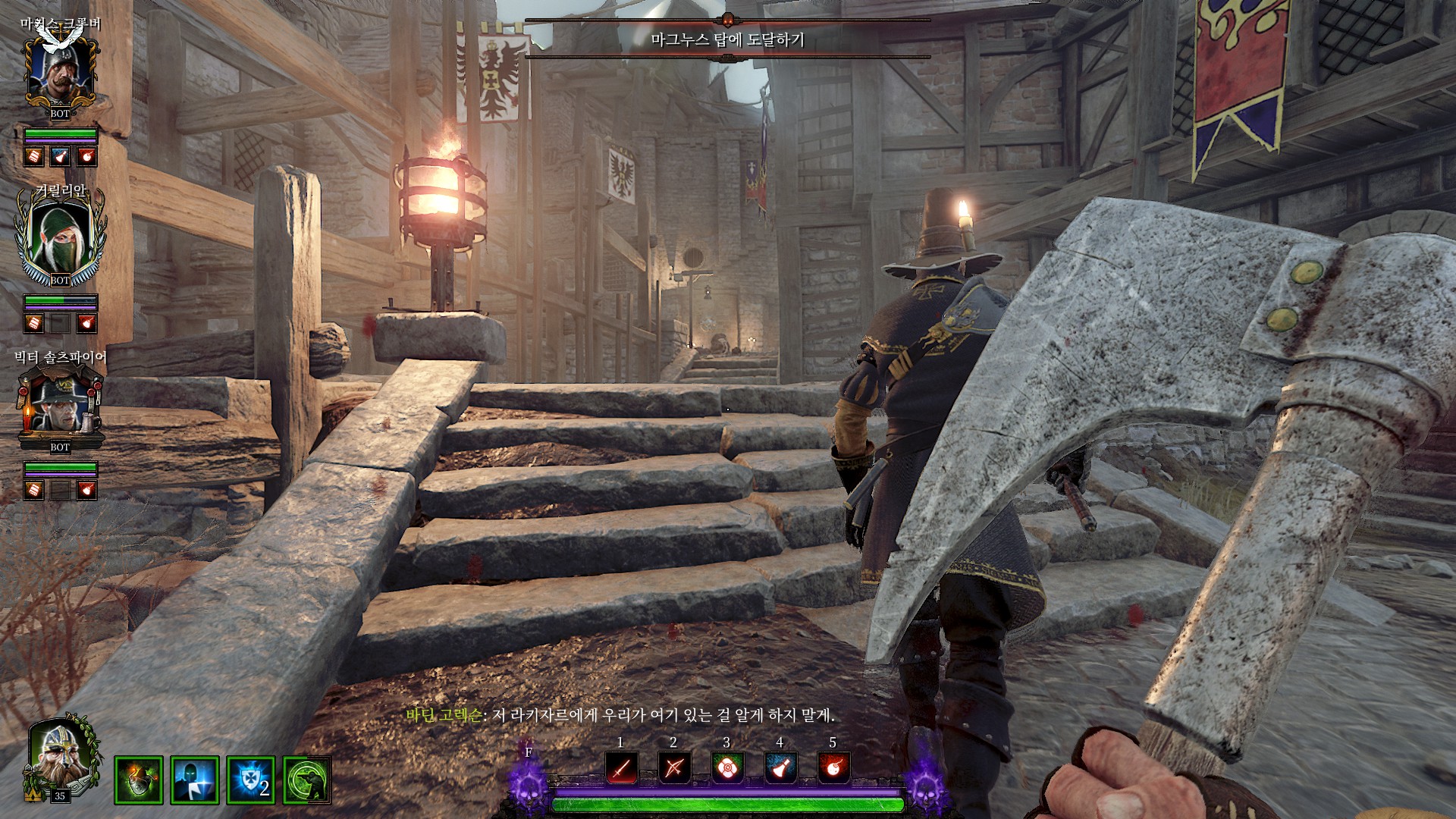Image resolution: width=1456 pixels, height=819 pixels.
Task: Select the bomb grenade slot
Action: (x=833, y=769)
